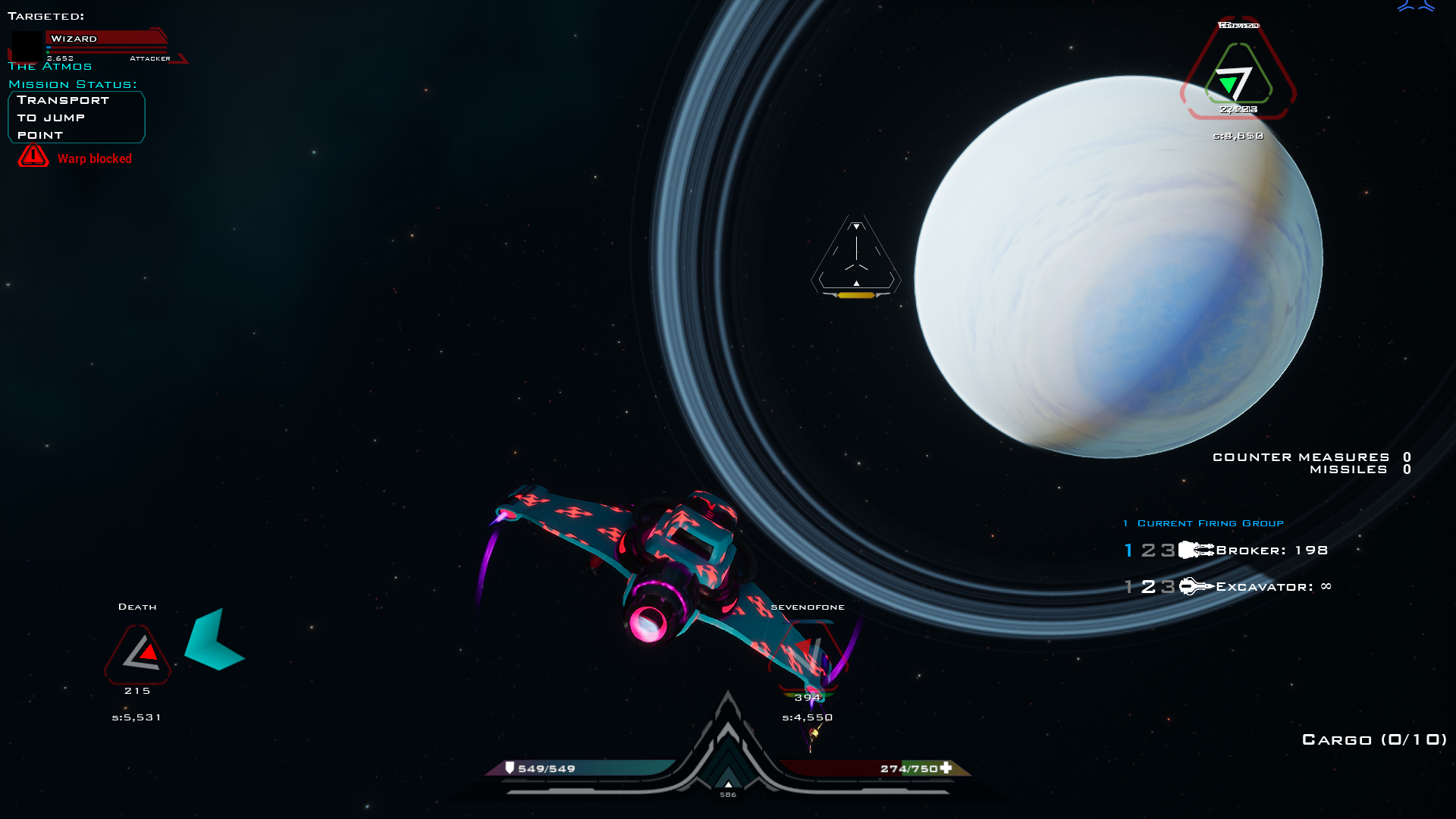Toggle firing group 2 for the Excavator

(x=1147, y=585)
